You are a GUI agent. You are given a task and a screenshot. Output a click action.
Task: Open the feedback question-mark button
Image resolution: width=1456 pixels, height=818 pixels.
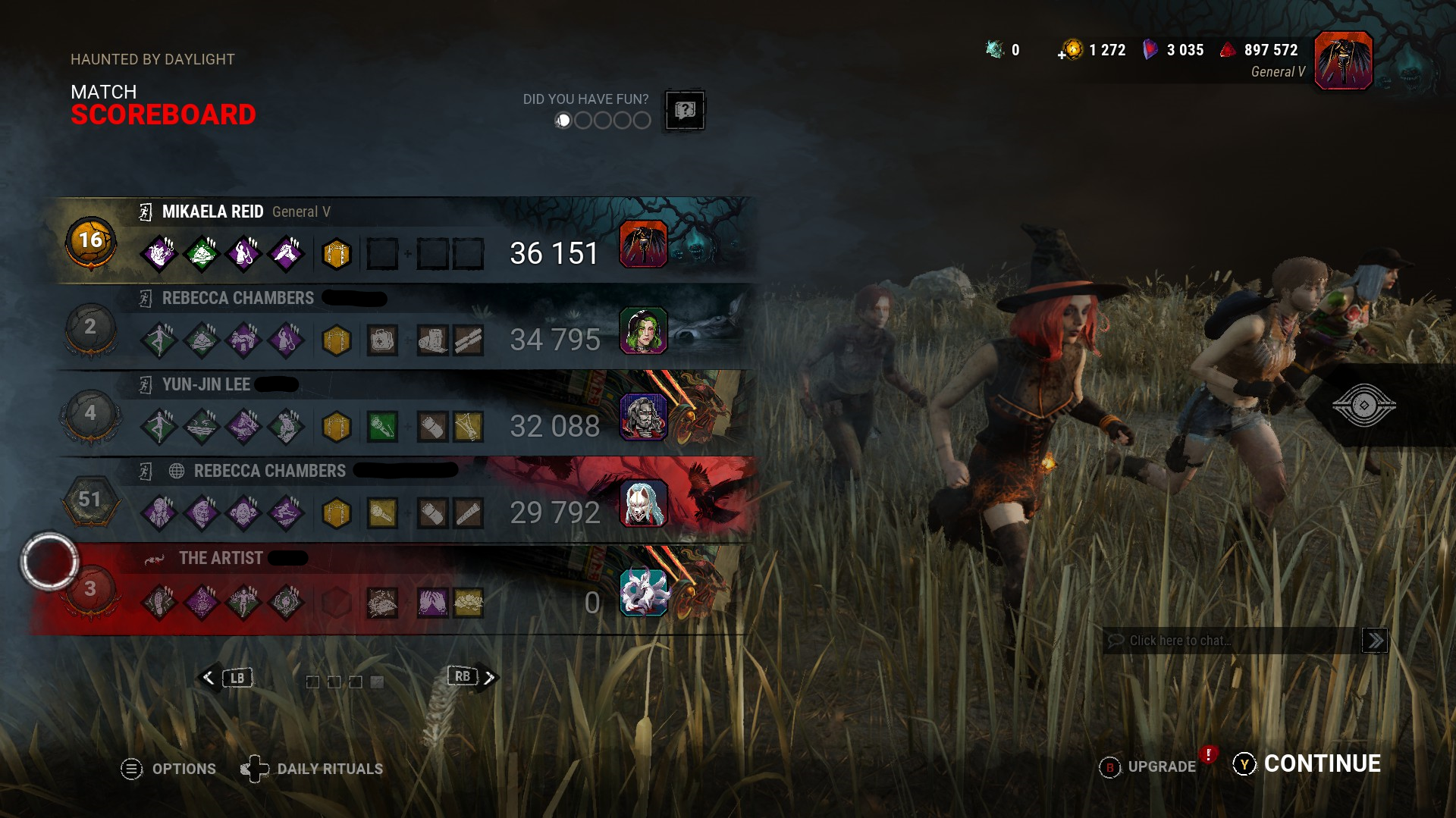coord(685,111)
